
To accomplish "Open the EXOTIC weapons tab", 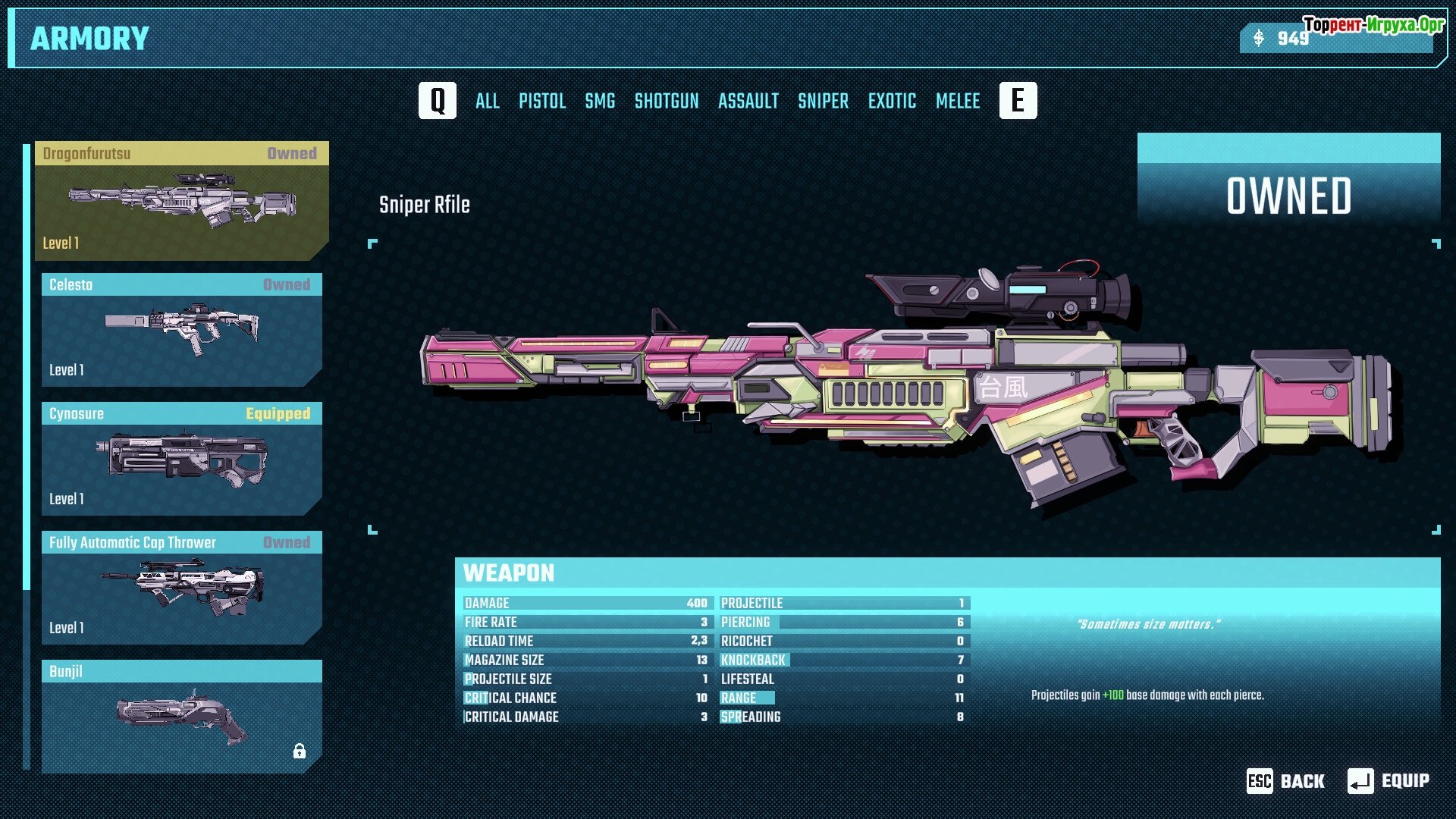I will [x=892, y=101].
